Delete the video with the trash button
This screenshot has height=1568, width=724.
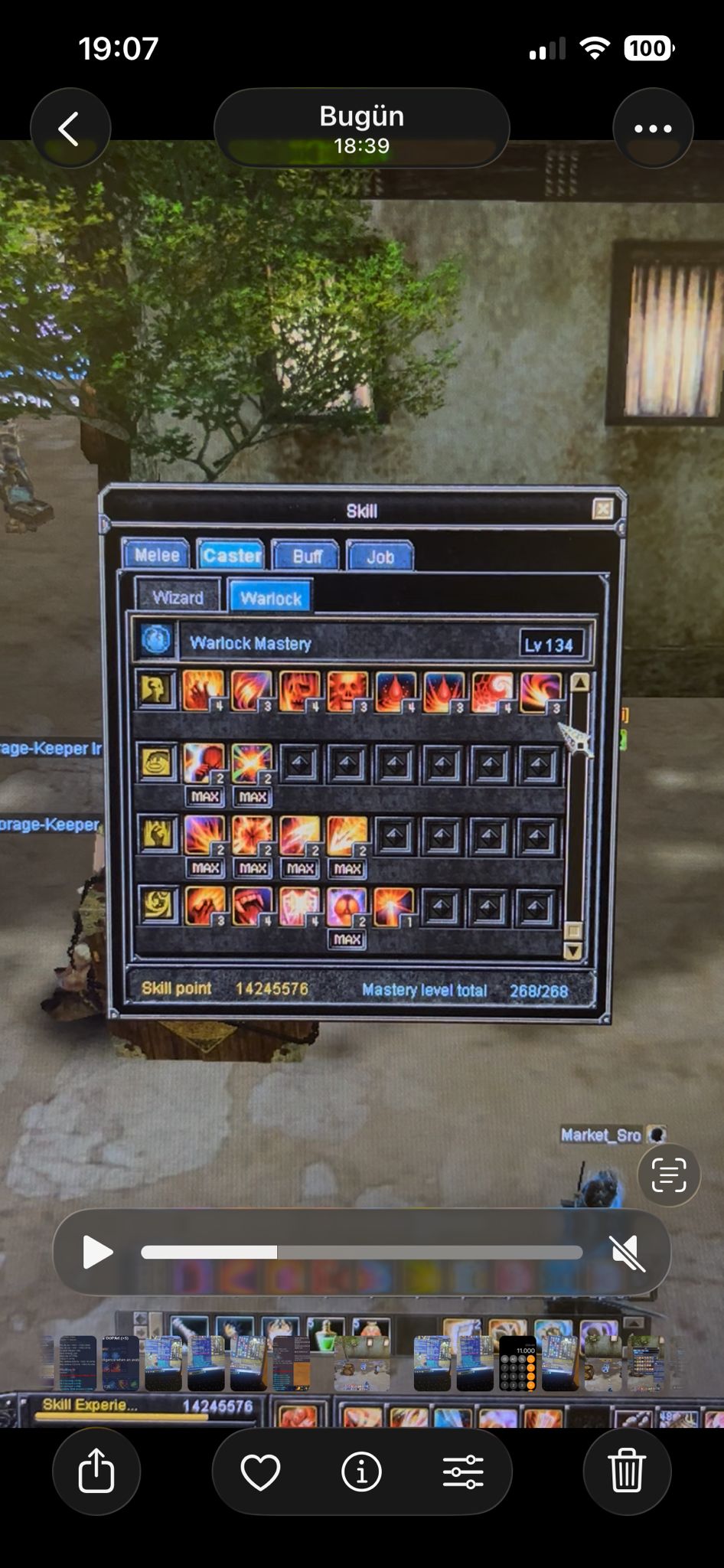[x=627, y=1471]
